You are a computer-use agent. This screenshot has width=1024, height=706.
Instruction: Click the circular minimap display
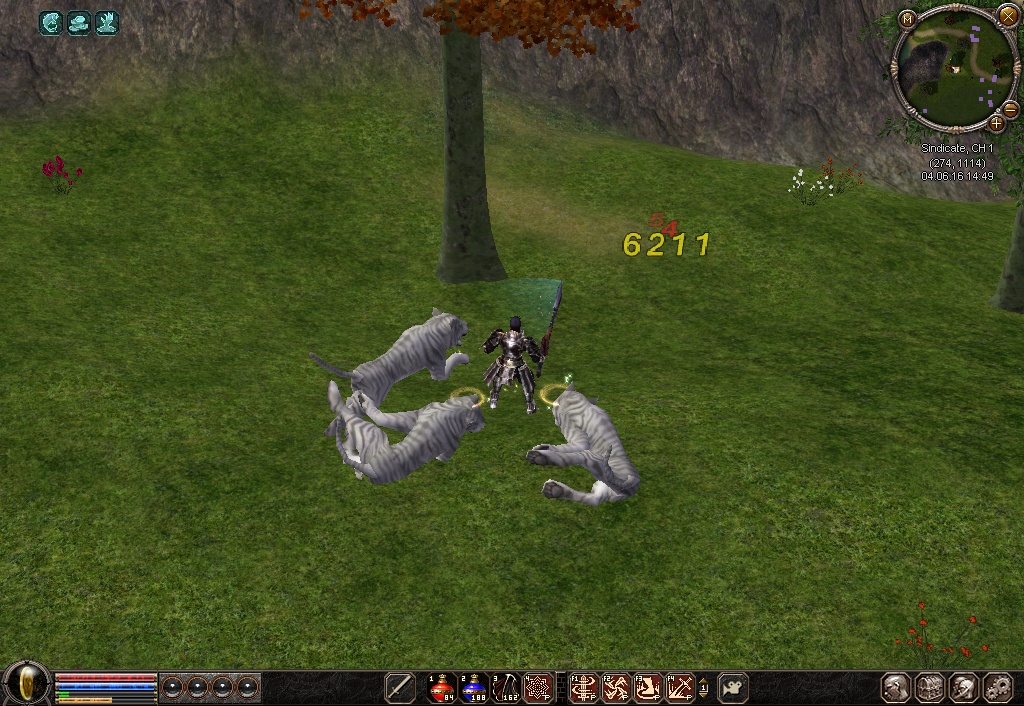tap(950, 70)
